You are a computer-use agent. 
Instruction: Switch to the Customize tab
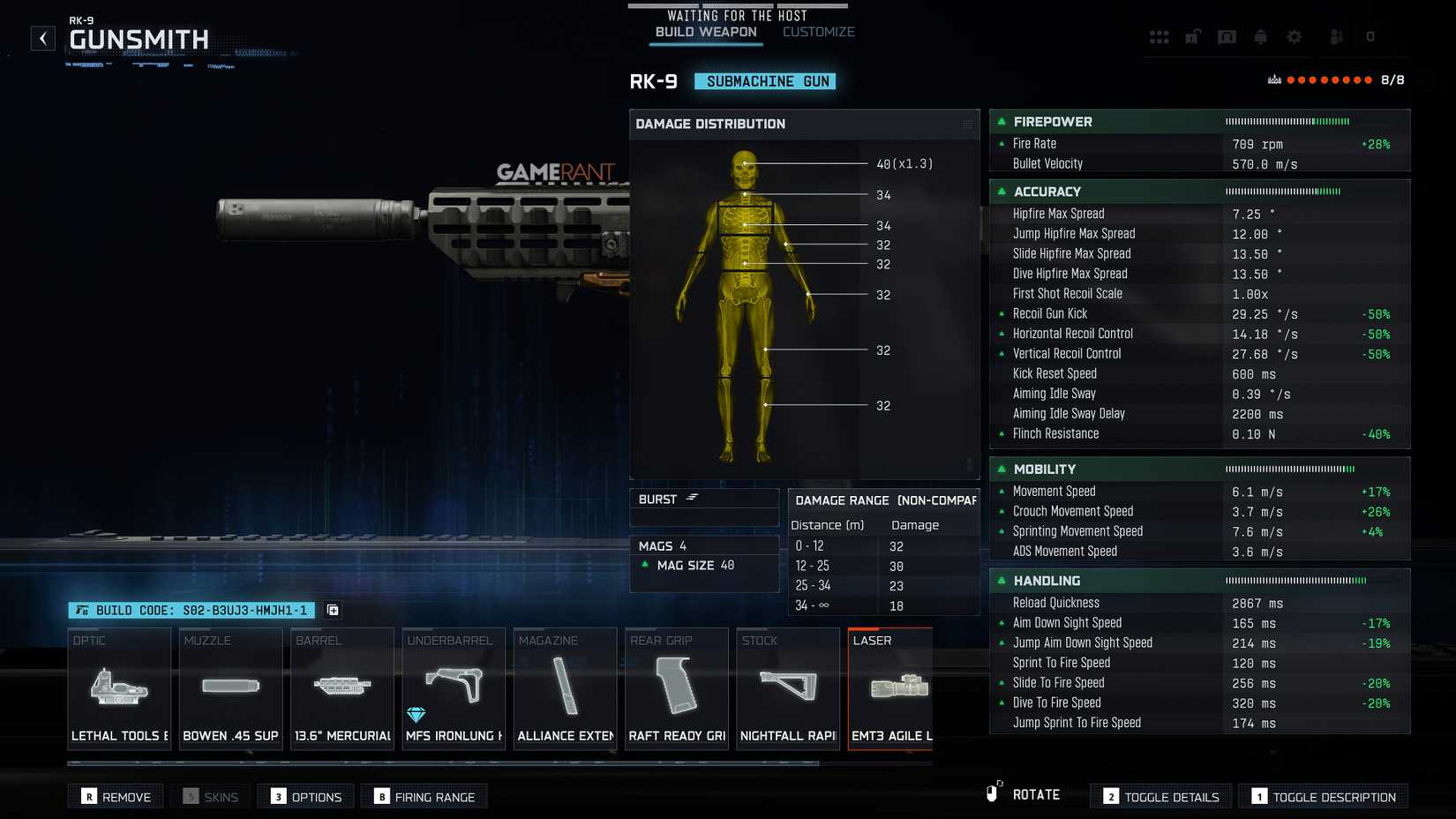[x=817, y=31]
